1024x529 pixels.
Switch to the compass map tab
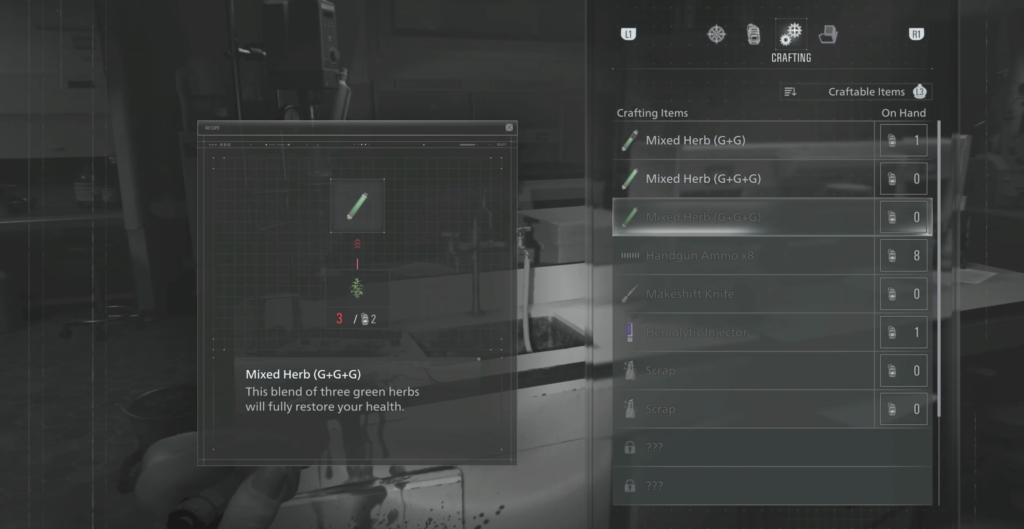coord(717,34)
